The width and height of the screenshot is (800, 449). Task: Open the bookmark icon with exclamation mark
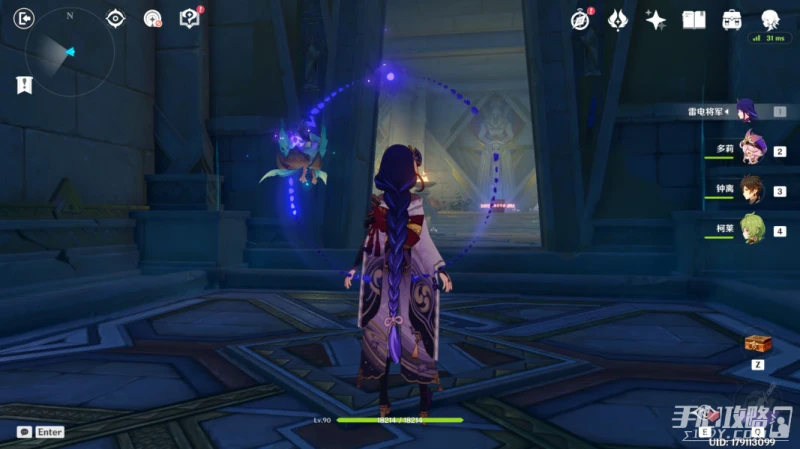pyautogui.click(x=25, y=85)
